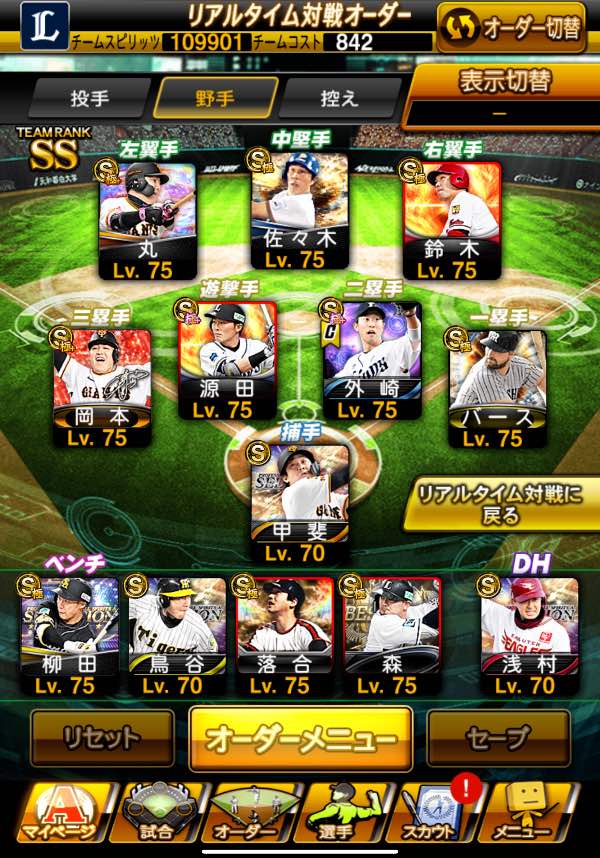Switch to the 投手 tab
The image size is (600, 858).
tap(89, 99)
